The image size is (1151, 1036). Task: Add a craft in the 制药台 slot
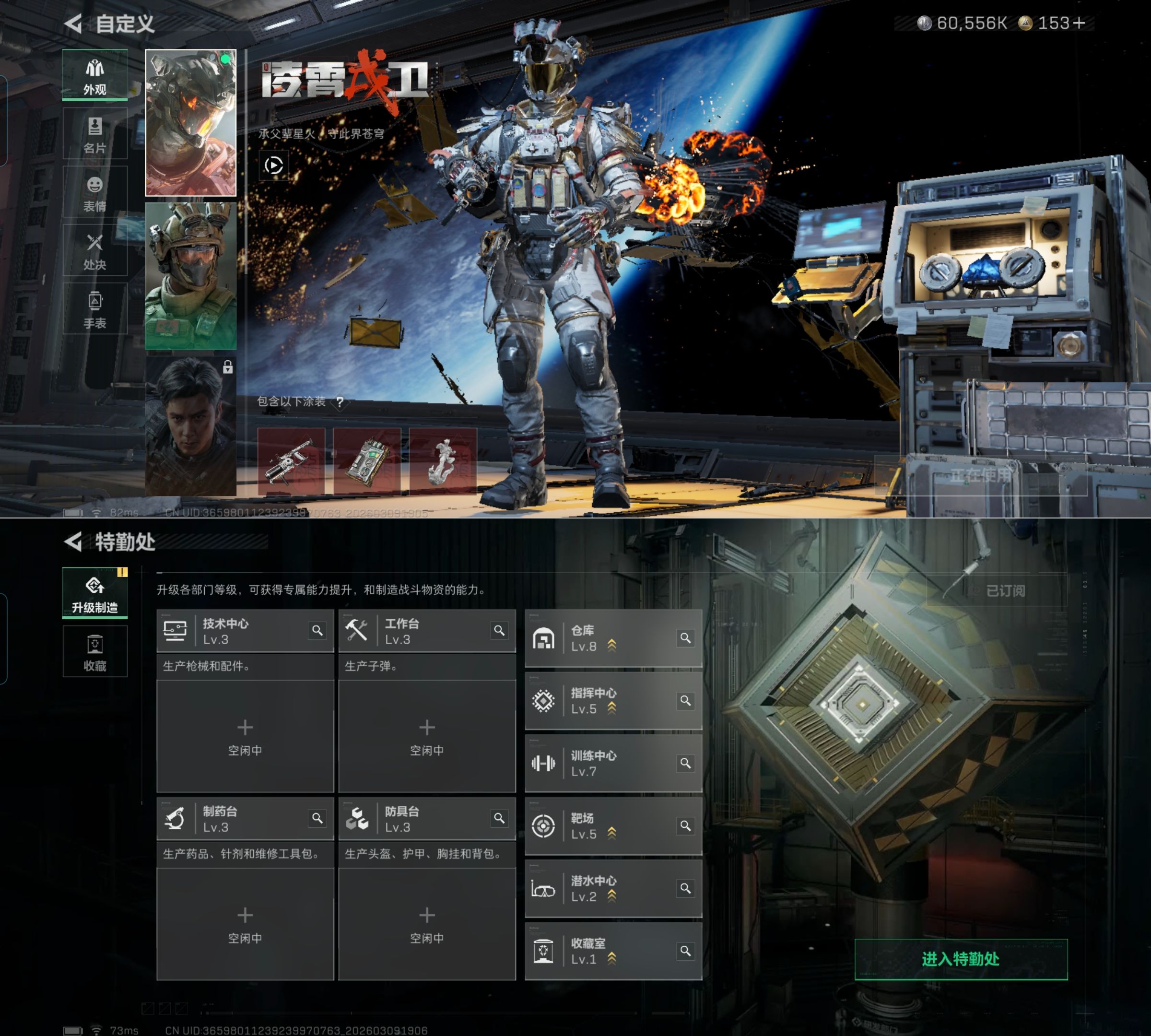[245, 924]
